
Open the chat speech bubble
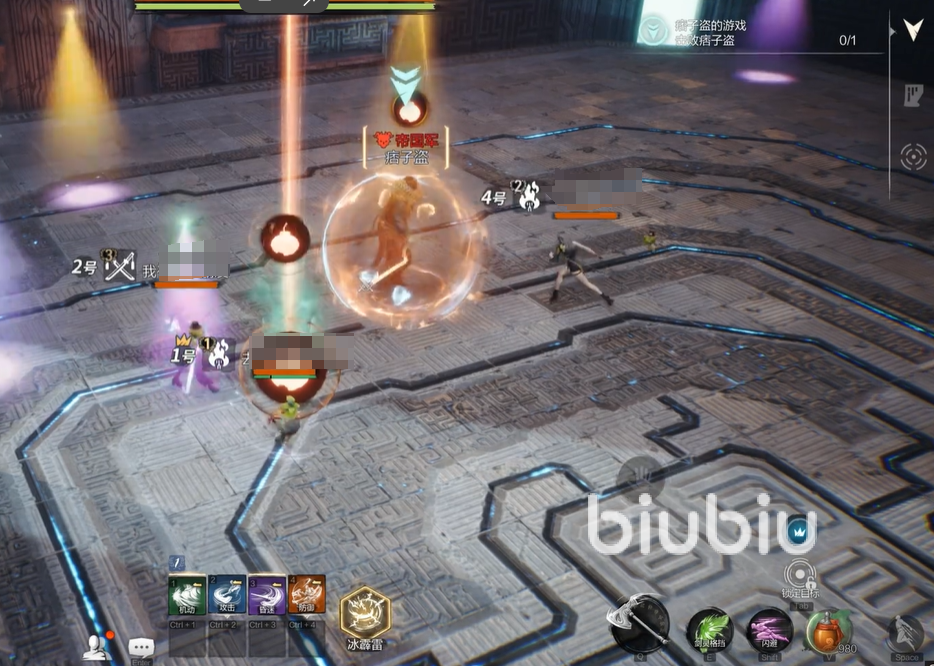[141, 647]
